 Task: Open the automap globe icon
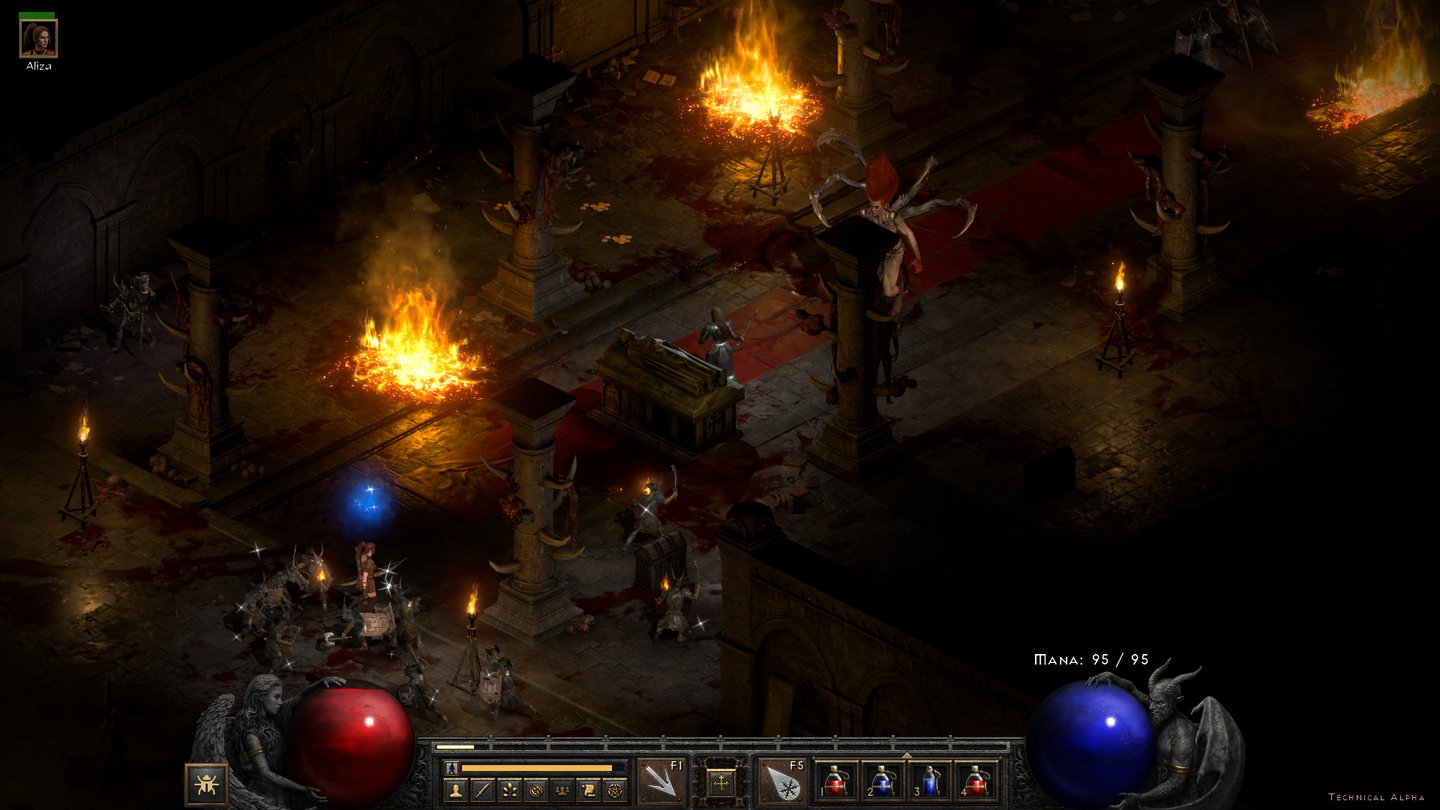[x=536, y=789]
